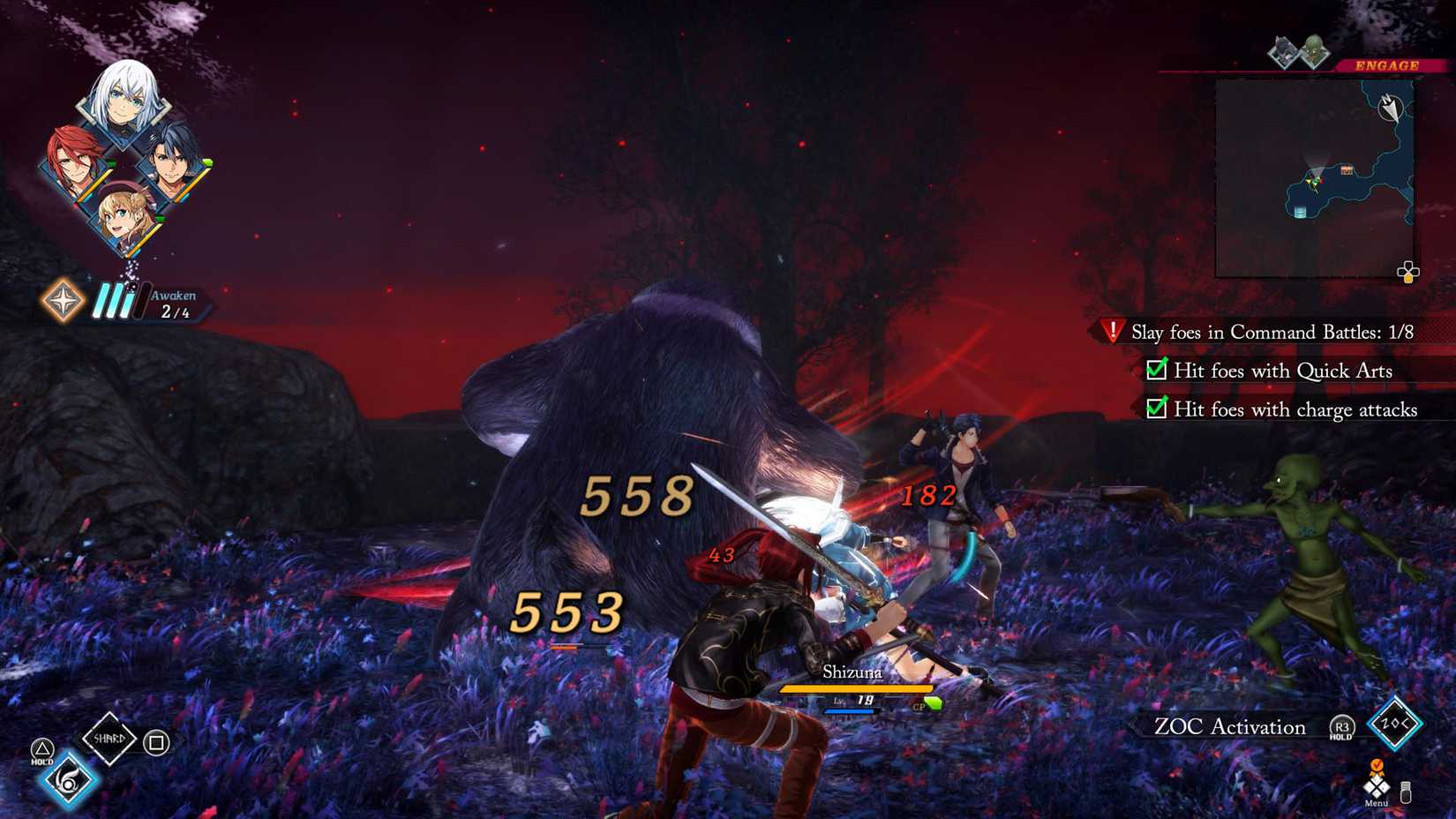
Task: Click the ZOC Activation label
Action: pyautogui.click(x=1231, y=727)
